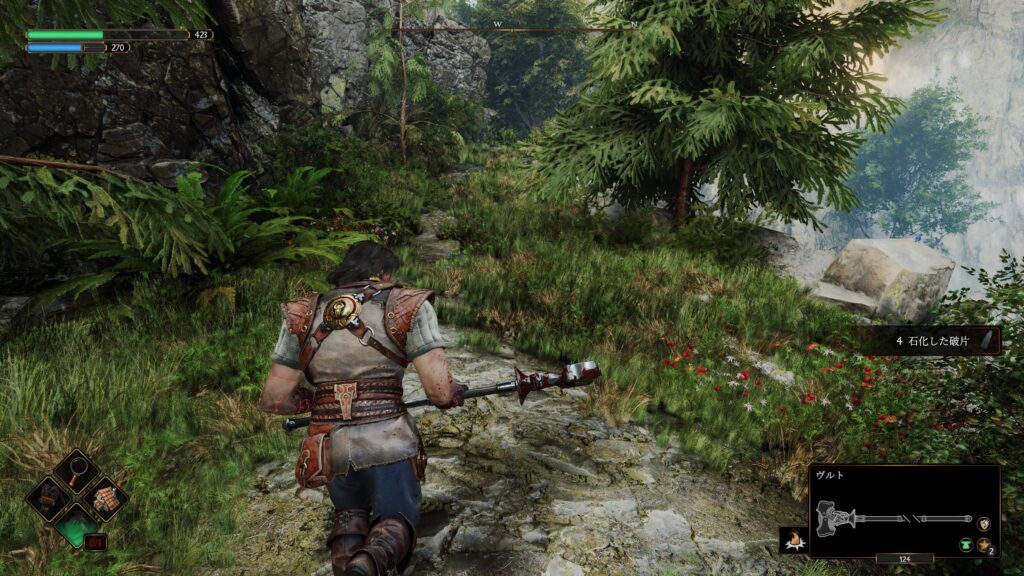Select the orange star icon
1024x576 pixels.
pyautogui.click(x=983, y=543)
